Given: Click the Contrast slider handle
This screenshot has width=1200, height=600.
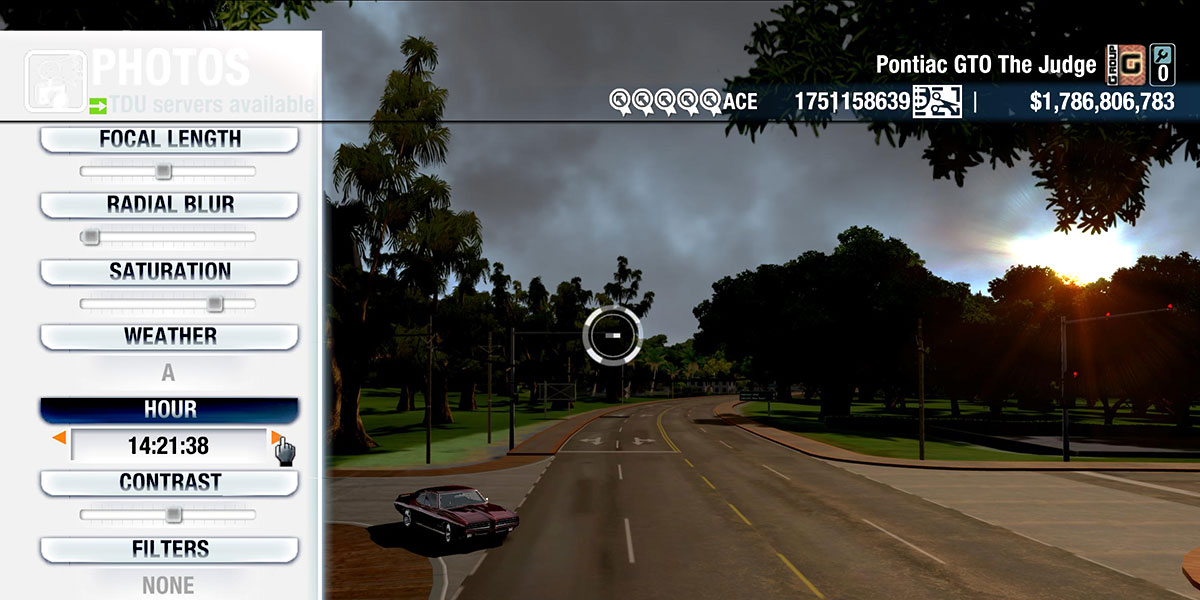Looking at the screenshot, I should pyautogui.click(x=173, y=515).
